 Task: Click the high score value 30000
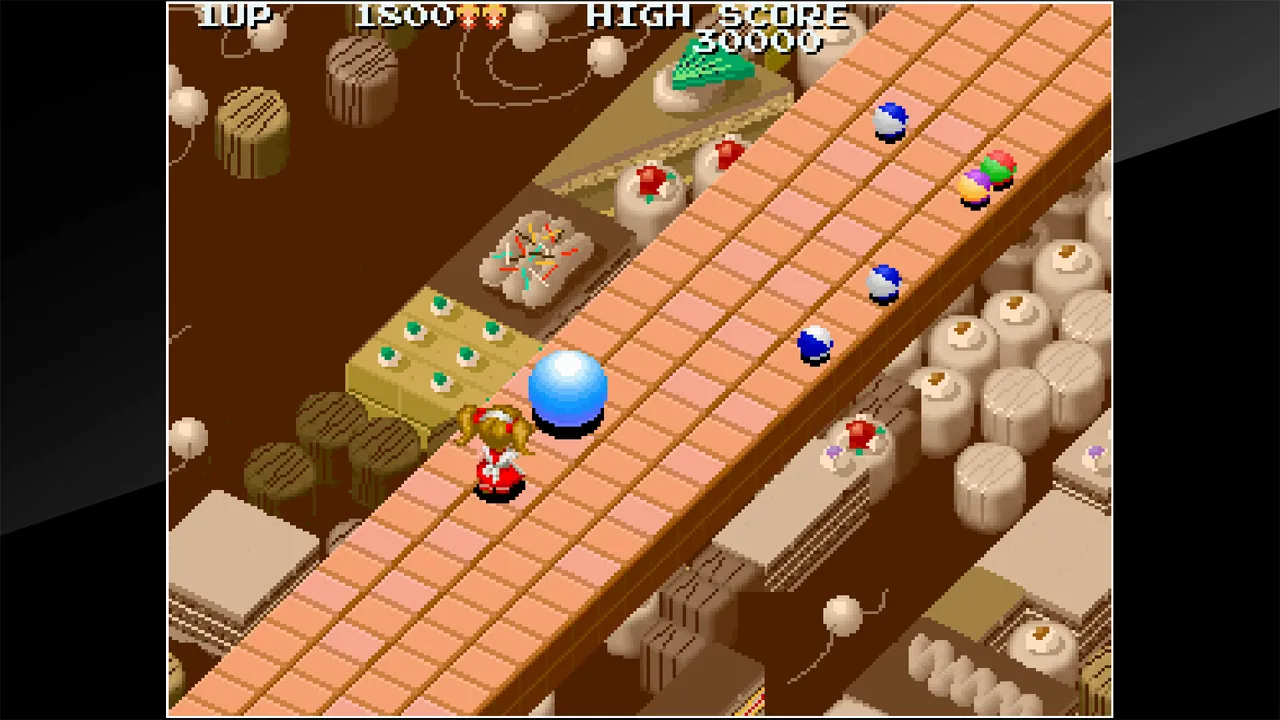pos(762,42)
